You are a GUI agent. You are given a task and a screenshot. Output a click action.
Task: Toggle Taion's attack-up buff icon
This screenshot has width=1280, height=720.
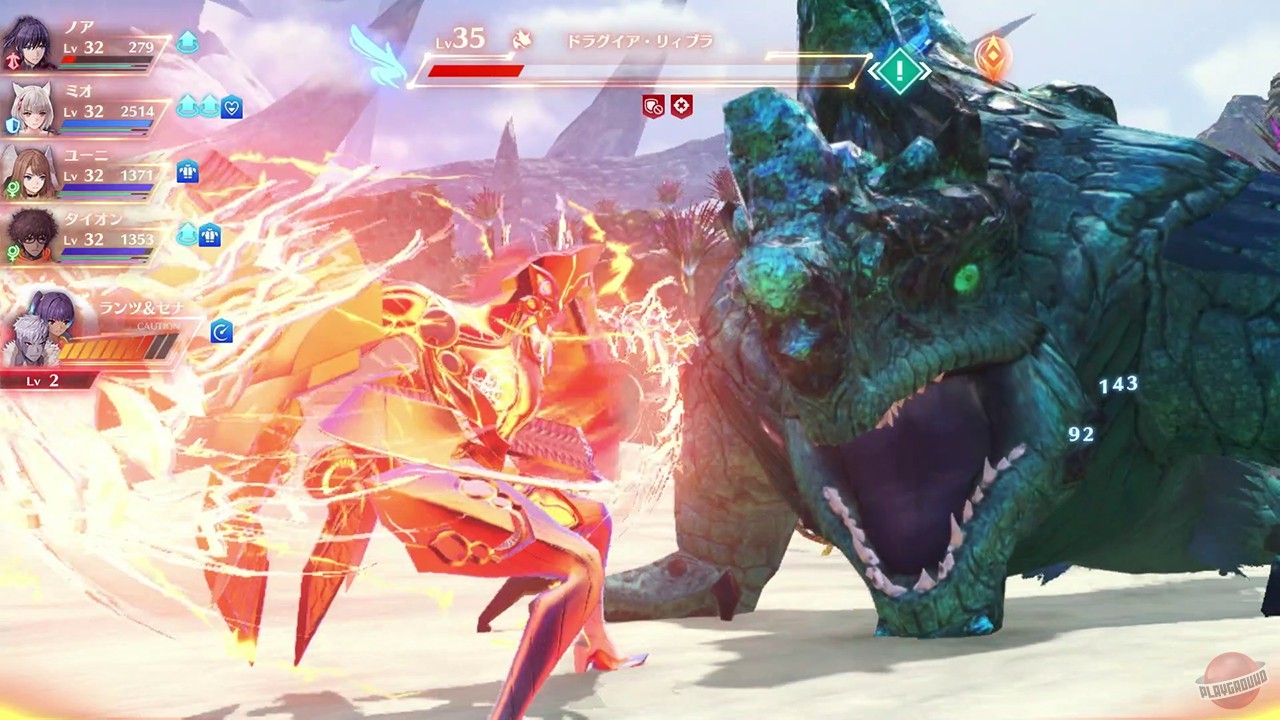pyautogui.click(x=188, y=233)
